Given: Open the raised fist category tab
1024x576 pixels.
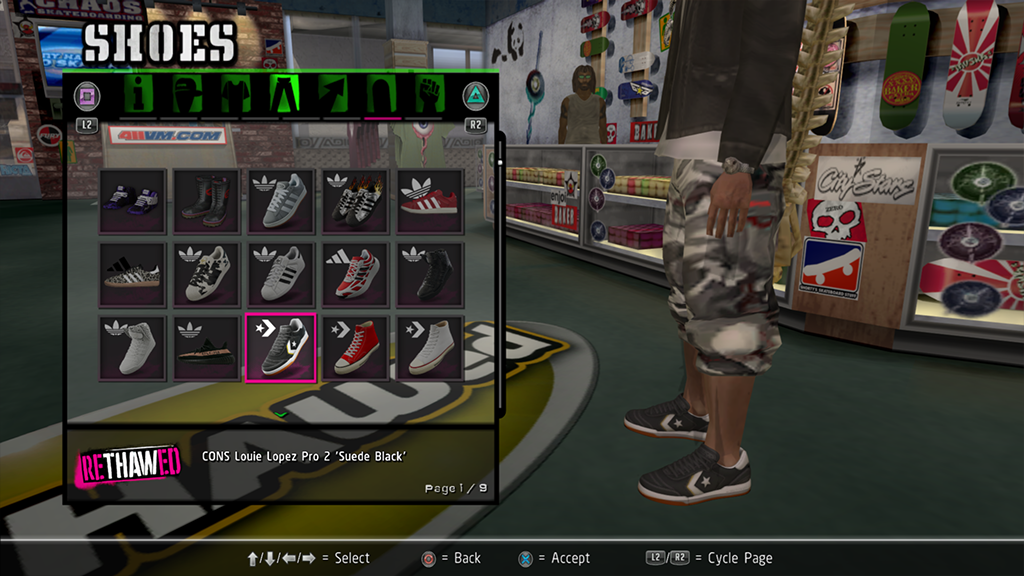Looking at the screenshot, I should click(431, 95).
